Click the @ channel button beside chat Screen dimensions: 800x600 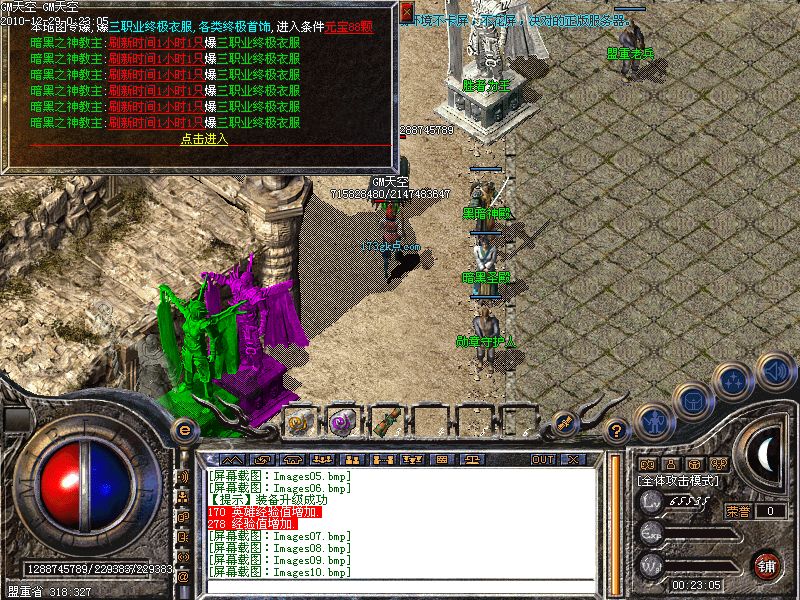coord(183,577)
